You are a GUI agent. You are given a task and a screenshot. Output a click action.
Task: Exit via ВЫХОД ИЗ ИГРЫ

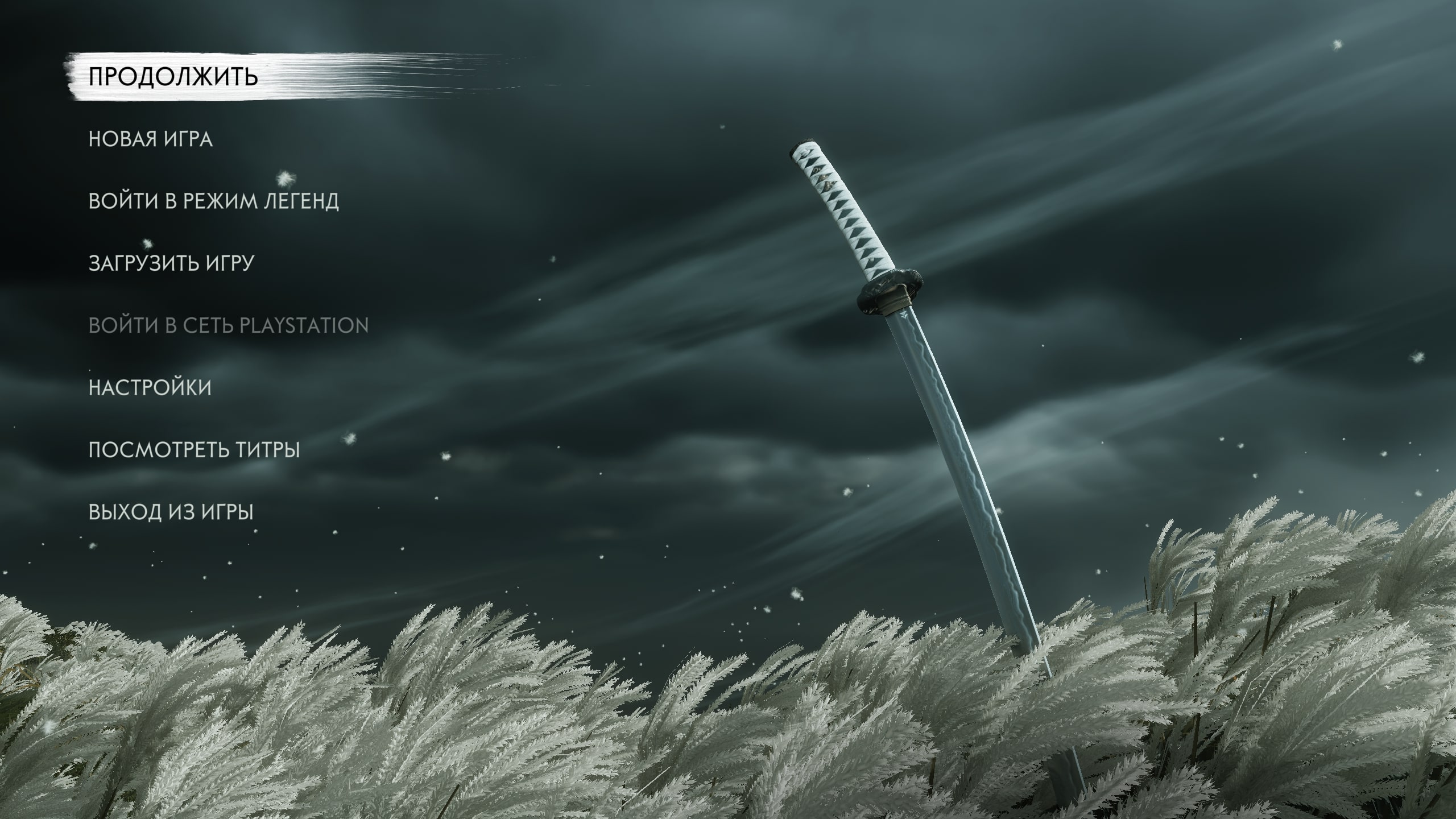point(171,512)
